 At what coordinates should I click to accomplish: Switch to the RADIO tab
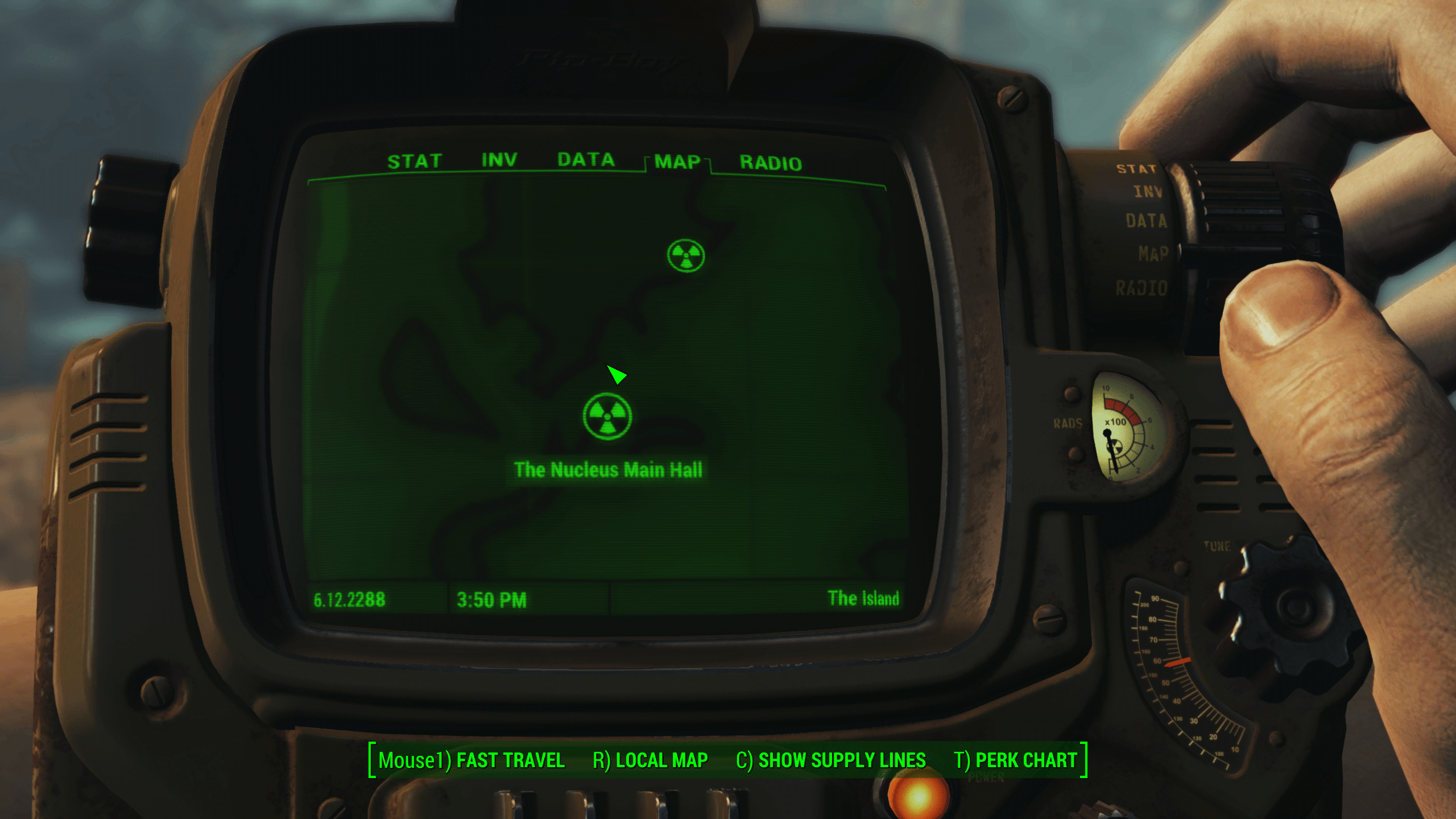pyautogui.click(x=771, y=163)
